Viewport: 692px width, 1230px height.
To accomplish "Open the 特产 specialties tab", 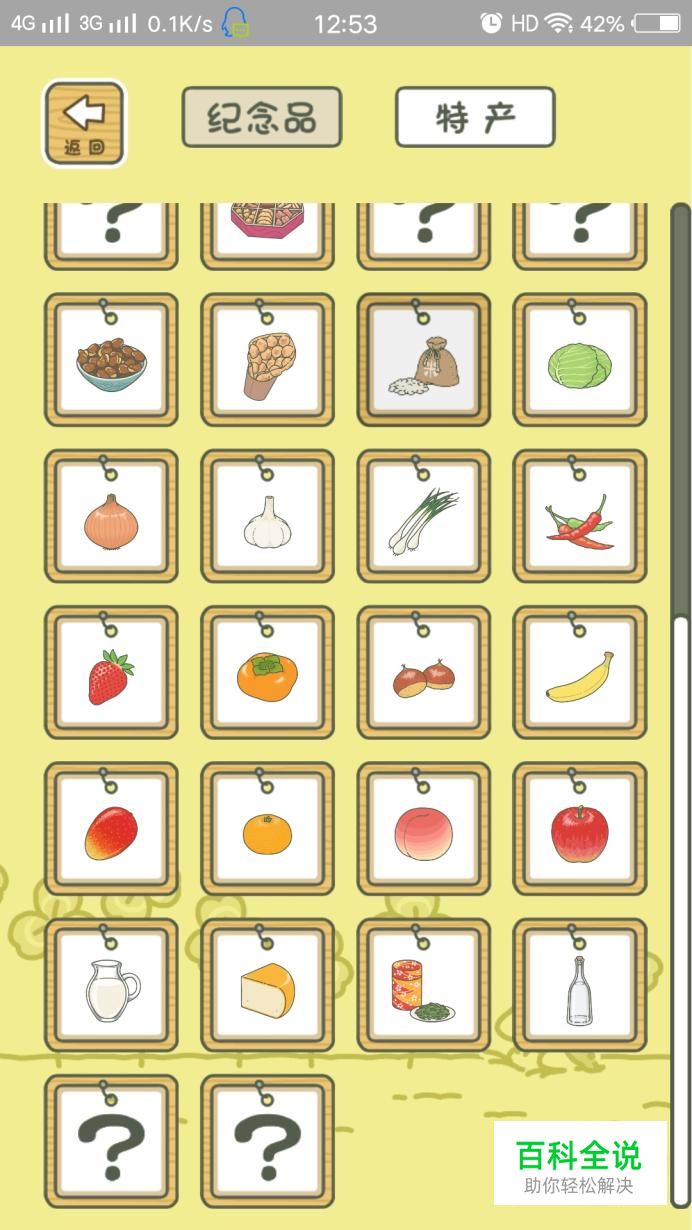I will tap(475, 118).
